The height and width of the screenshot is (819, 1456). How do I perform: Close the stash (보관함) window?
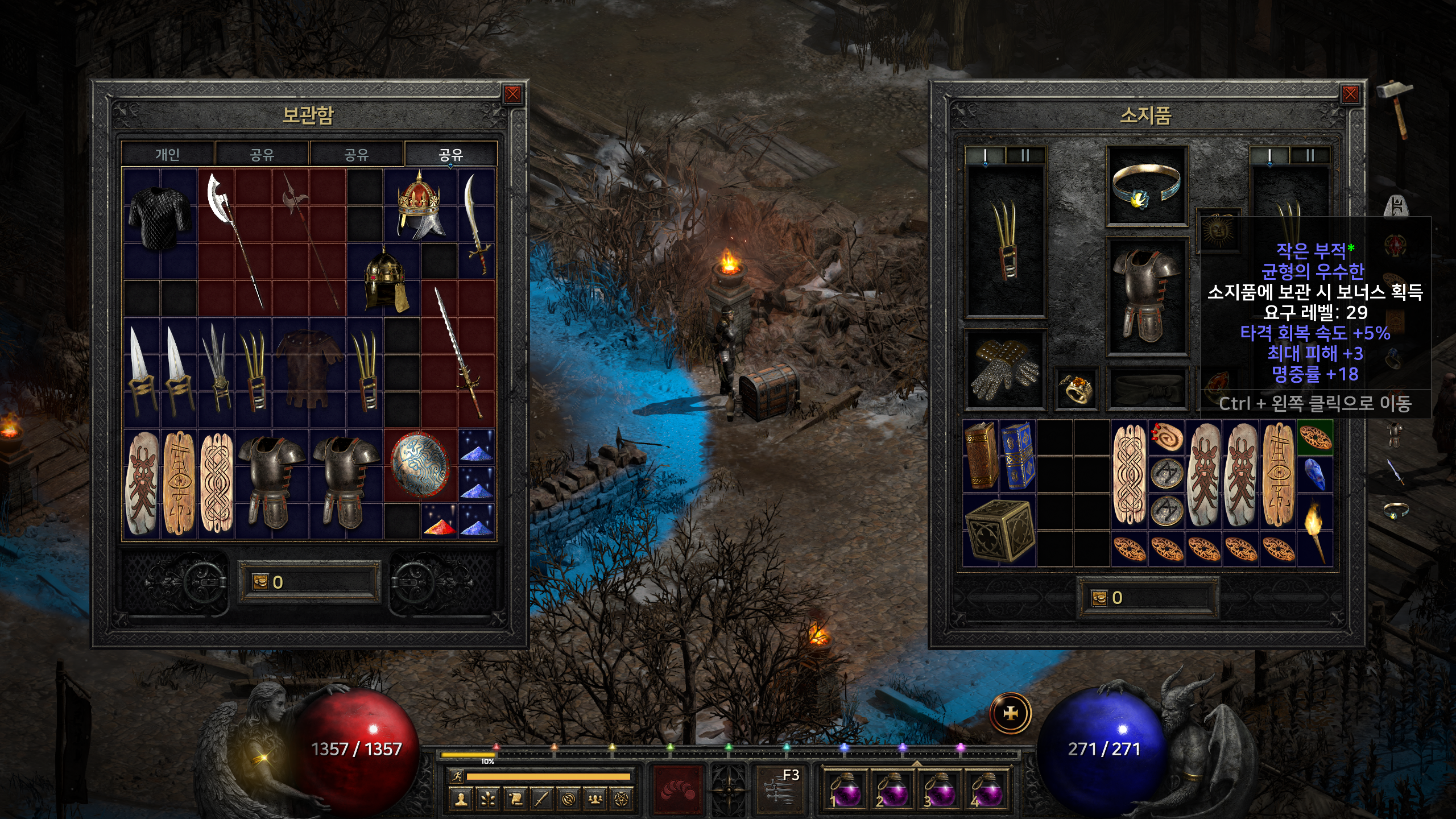click(x=512, y=94)
